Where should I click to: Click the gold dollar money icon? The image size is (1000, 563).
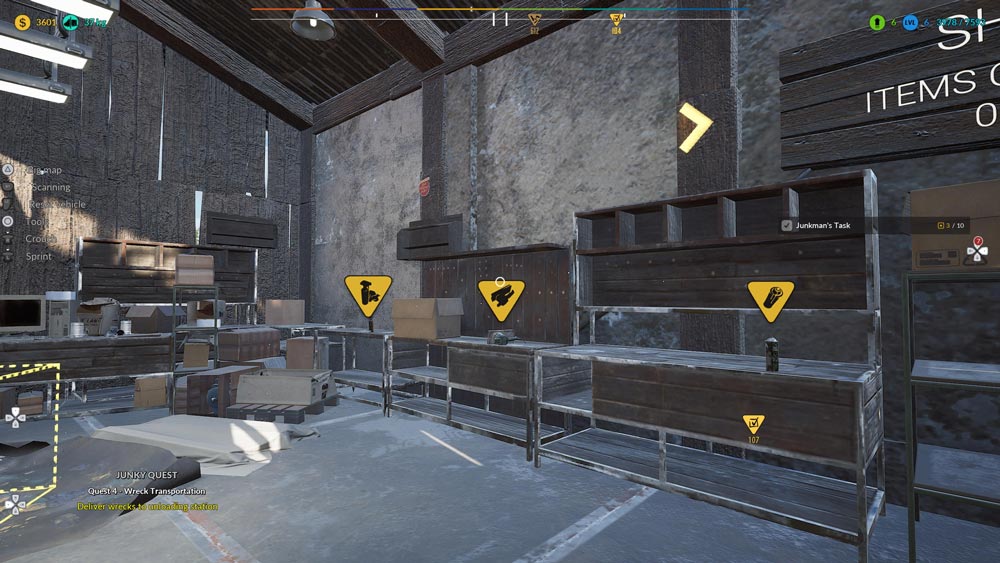22,22
